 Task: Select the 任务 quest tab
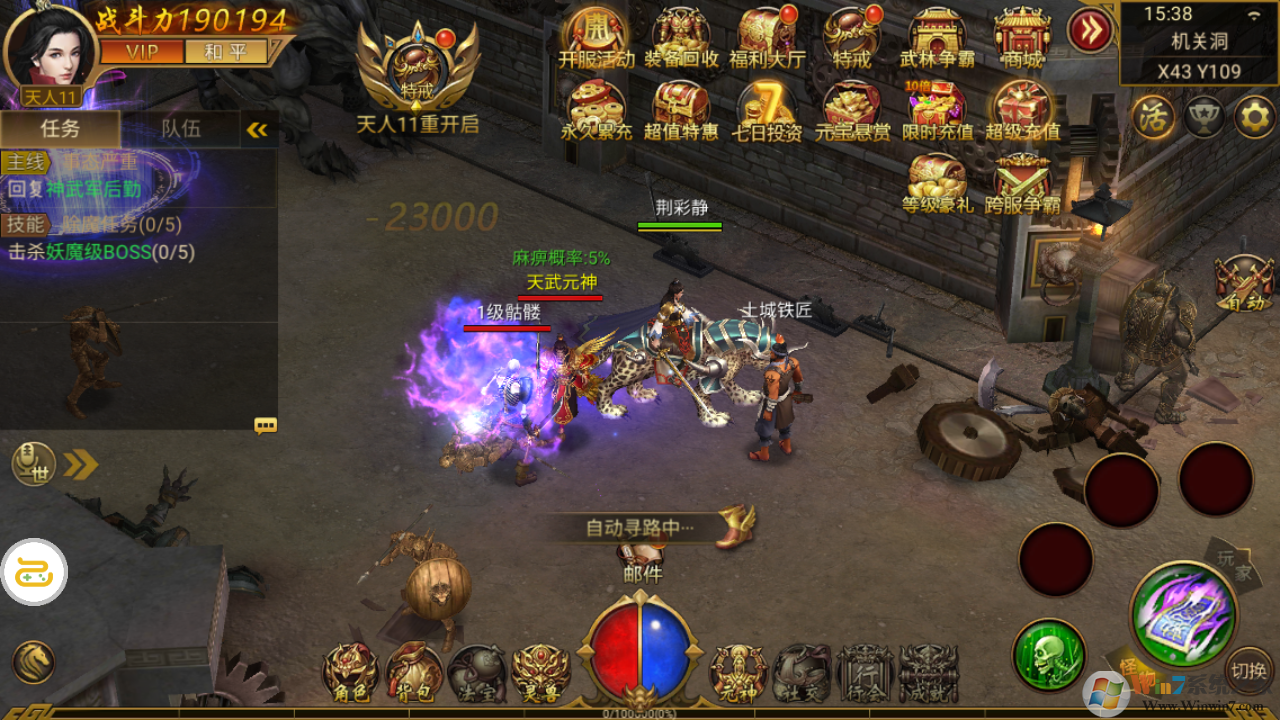tap(60, 128)
